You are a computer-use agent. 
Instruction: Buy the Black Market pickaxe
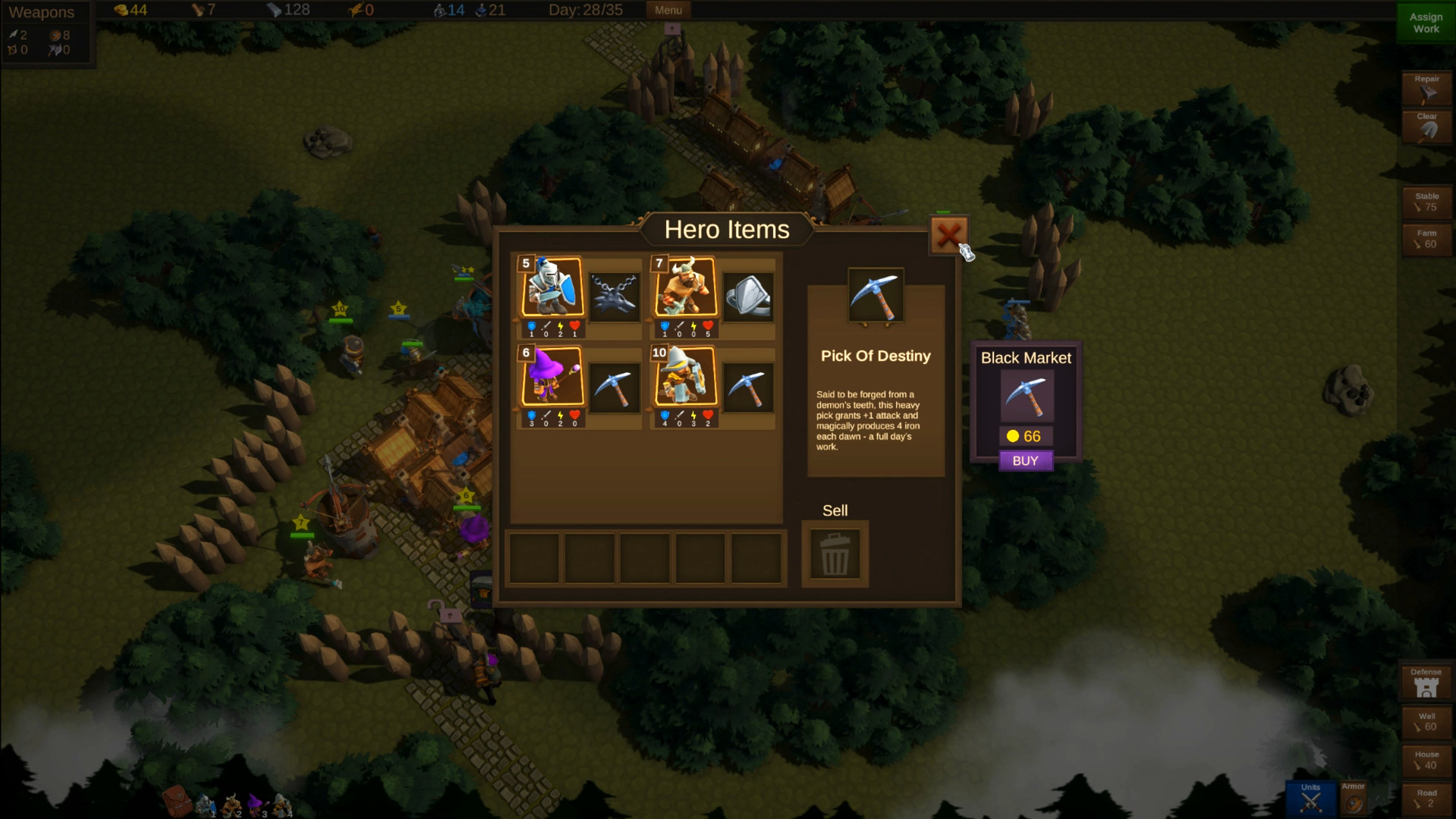pos(1025,461)
